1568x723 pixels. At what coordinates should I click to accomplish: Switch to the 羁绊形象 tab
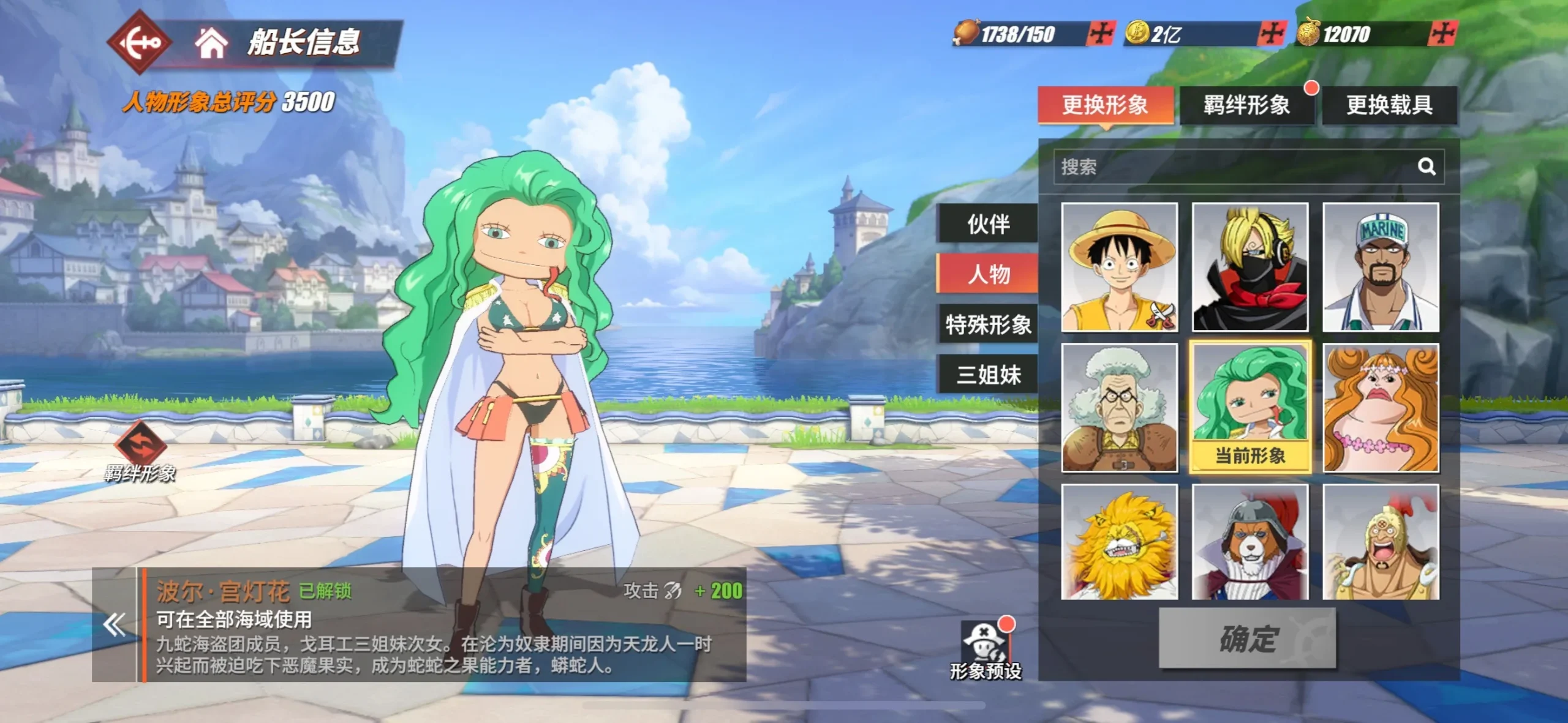1246,105
